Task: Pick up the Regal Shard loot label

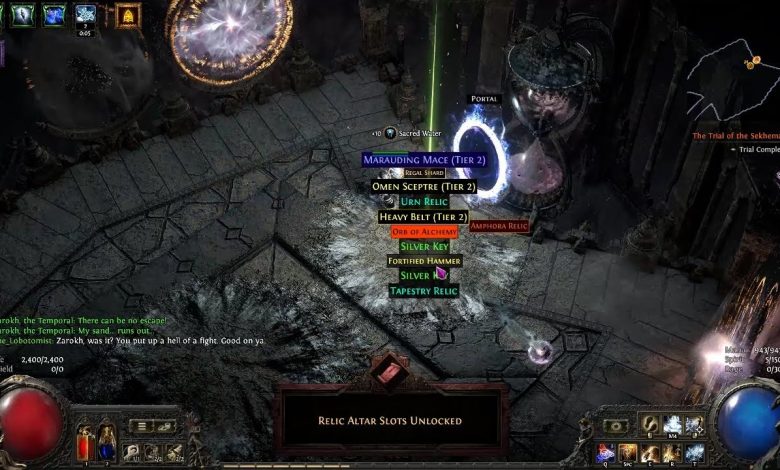Action: pyautogui.click(x=424, y=173)
